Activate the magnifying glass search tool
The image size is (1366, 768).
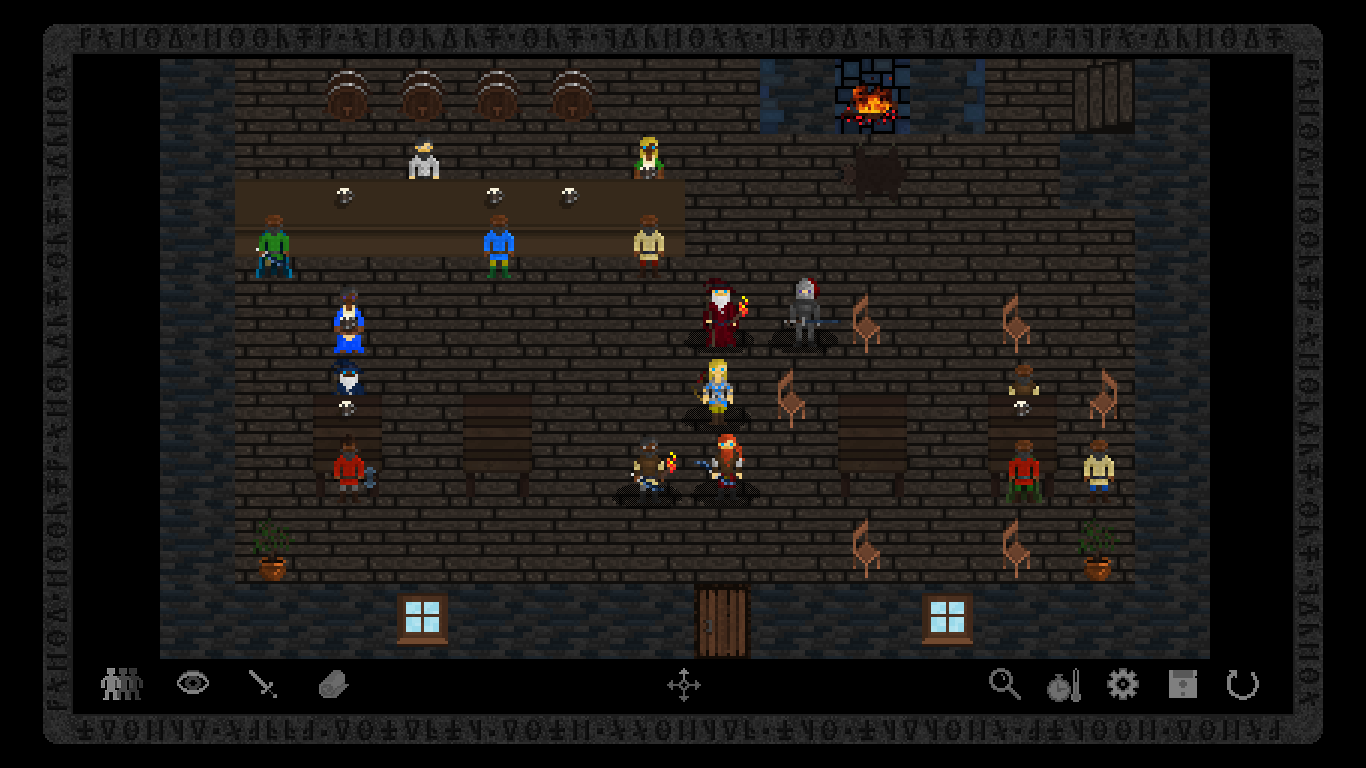(1005, 685)
